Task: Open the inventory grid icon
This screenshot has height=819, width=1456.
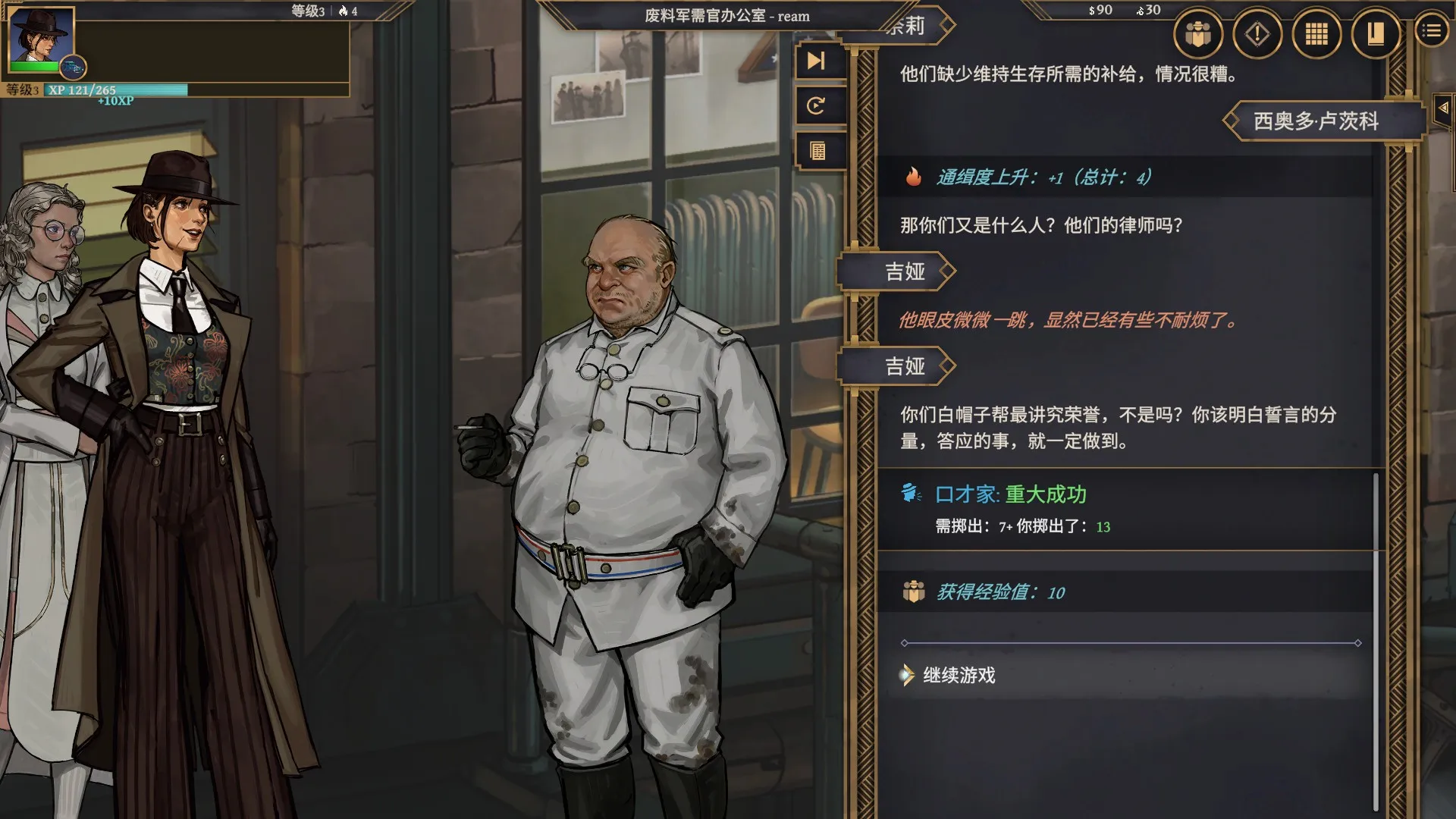Action: point(1317,33)
